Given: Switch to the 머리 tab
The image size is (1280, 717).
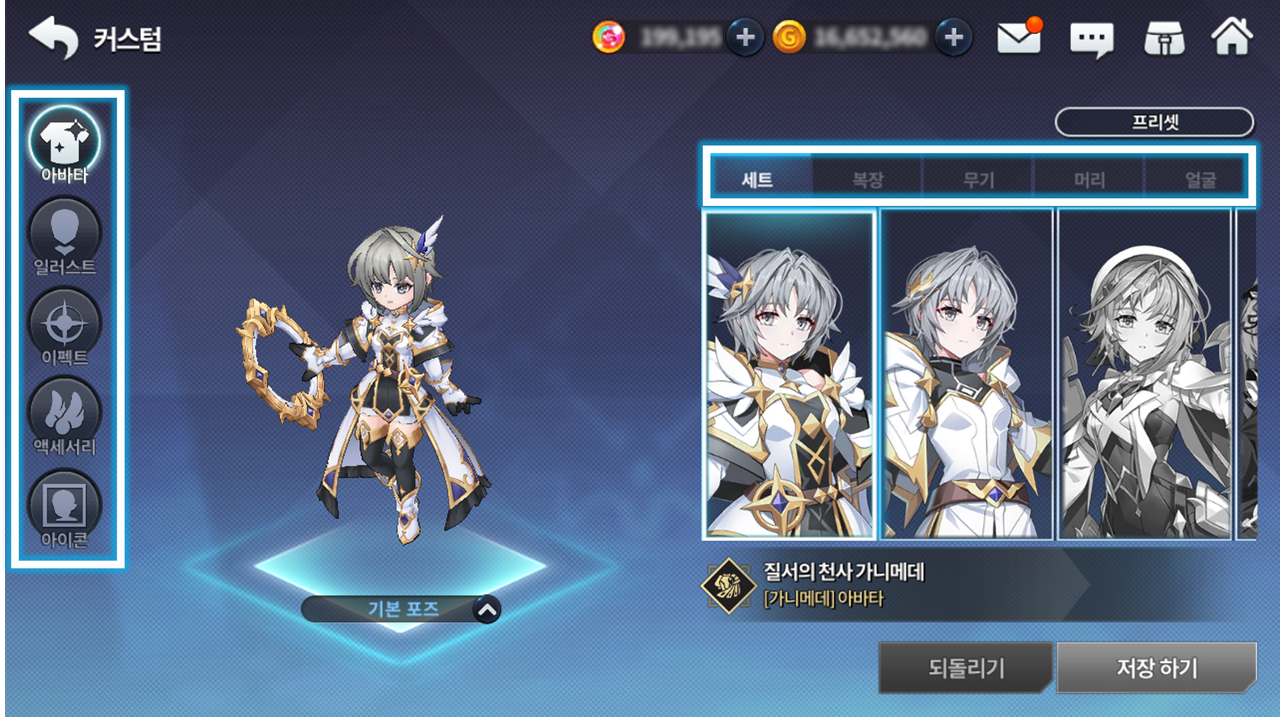Looking at the screenshot, I should pos(1089,181).
